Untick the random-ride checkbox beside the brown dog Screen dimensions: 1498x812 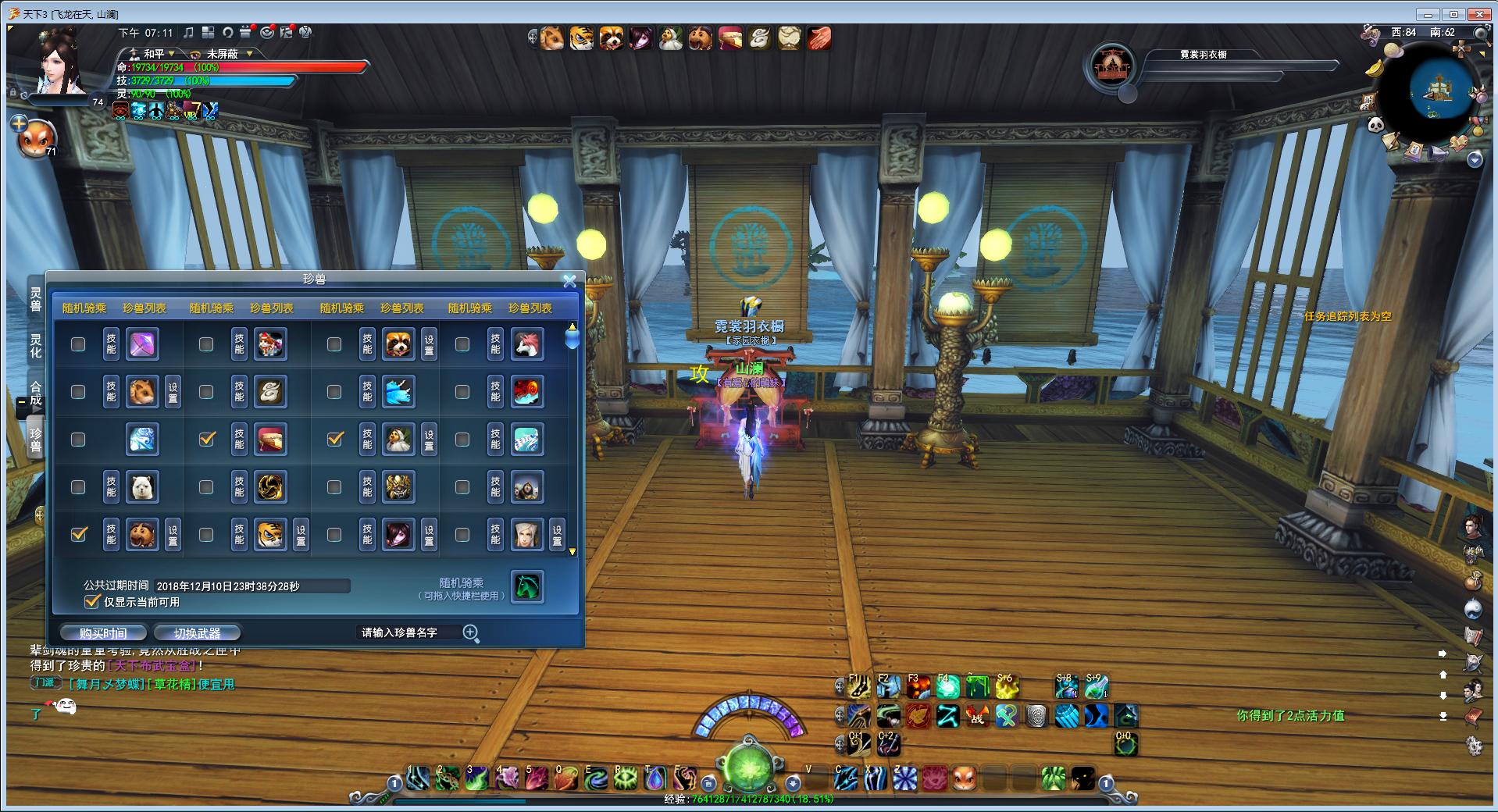[x=78, y=534]
